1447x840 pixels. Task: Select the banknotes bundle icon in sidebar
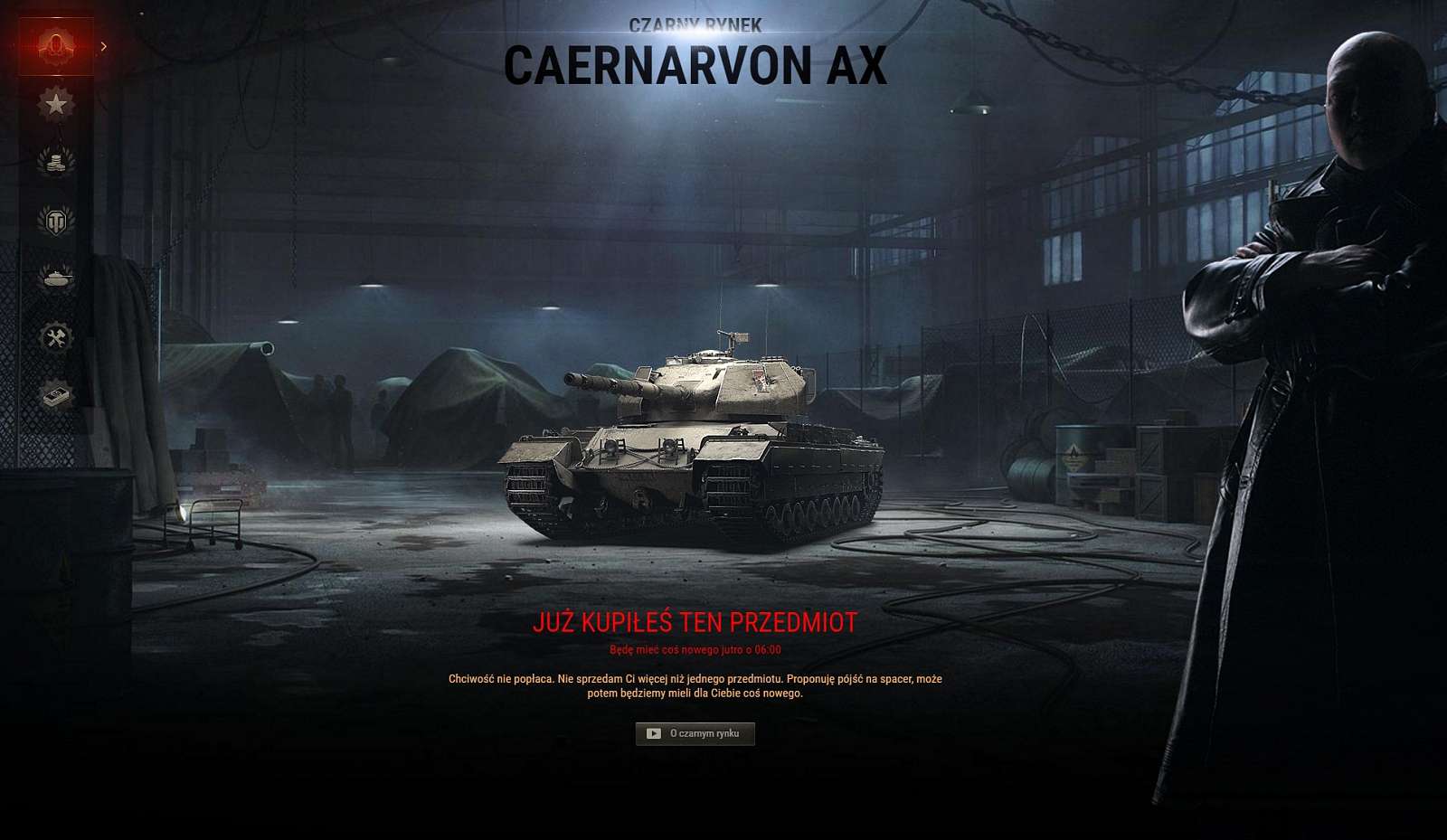[x=56, y=390]
